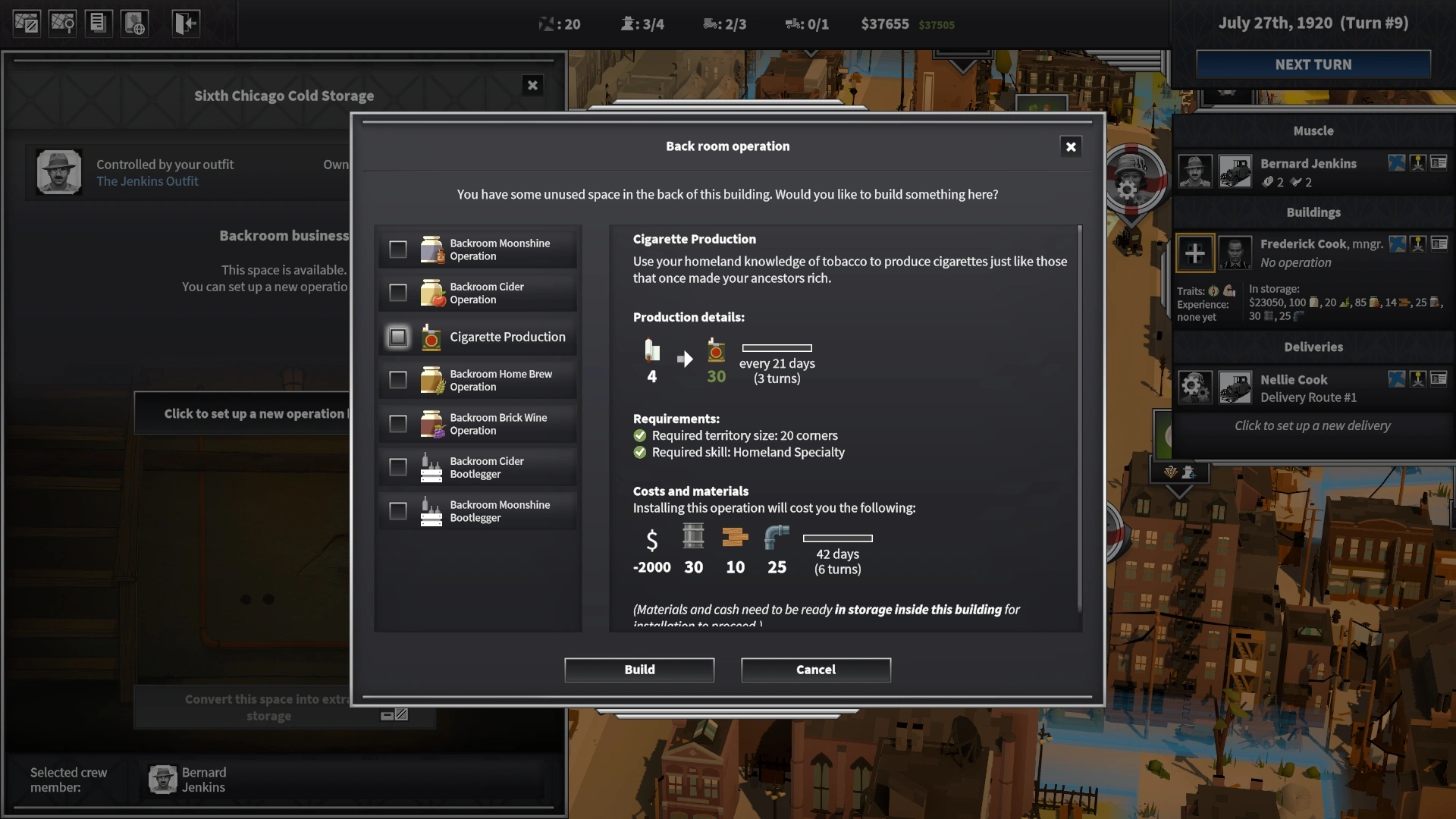Toggle the Cigarette Production checkbox
The image size is (1456, 819).
tap(398, 337)
